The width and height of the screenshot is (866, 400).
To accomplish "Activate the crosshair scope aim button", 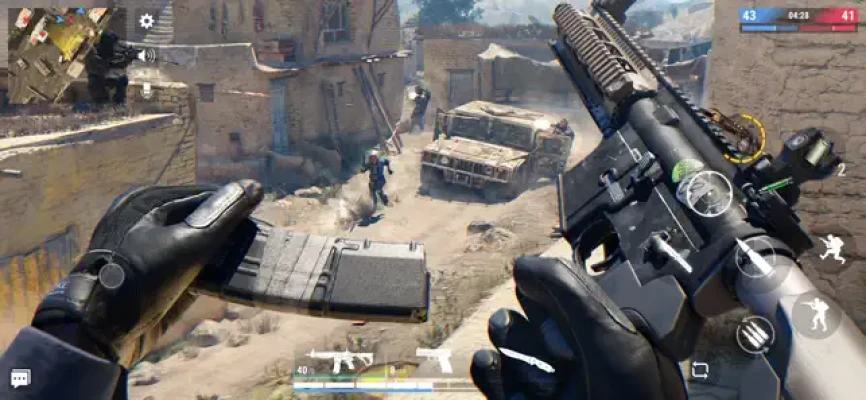I will (711, 192).
